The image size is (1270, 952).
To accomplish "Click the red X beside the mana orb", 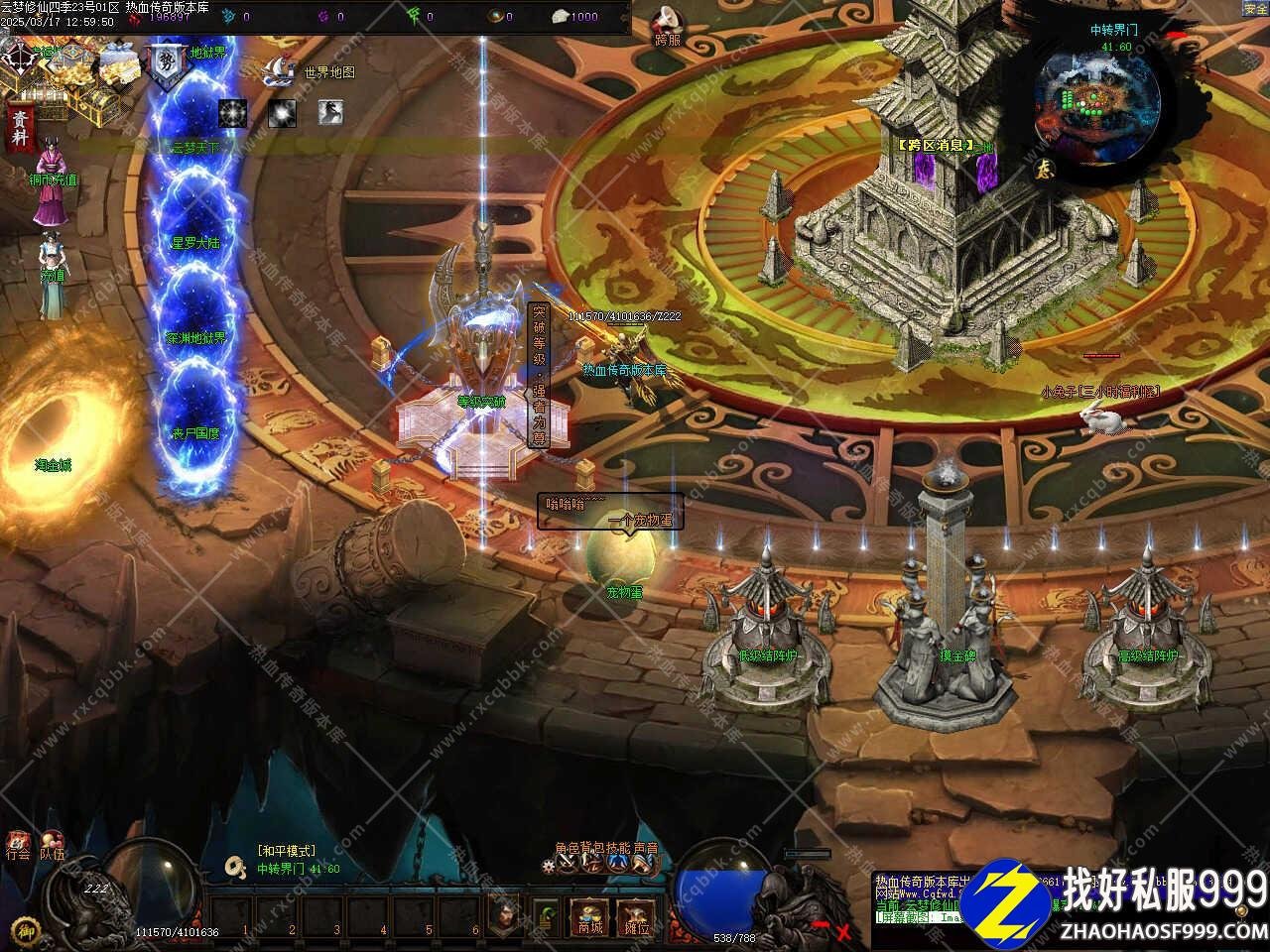I will tap(843, 930).
